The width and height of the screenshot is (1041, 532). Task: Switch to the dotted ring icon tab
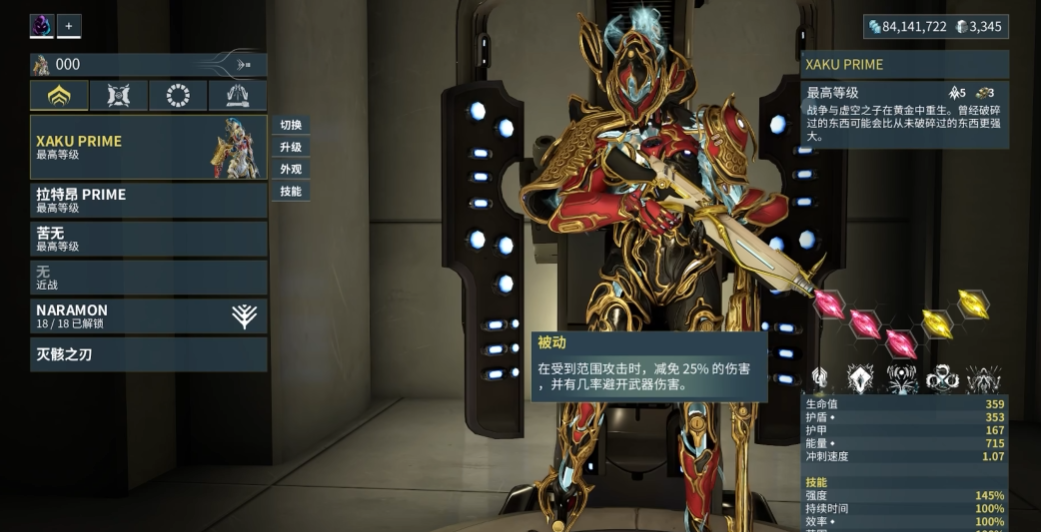pyautogui.click(x=178, y=96)
